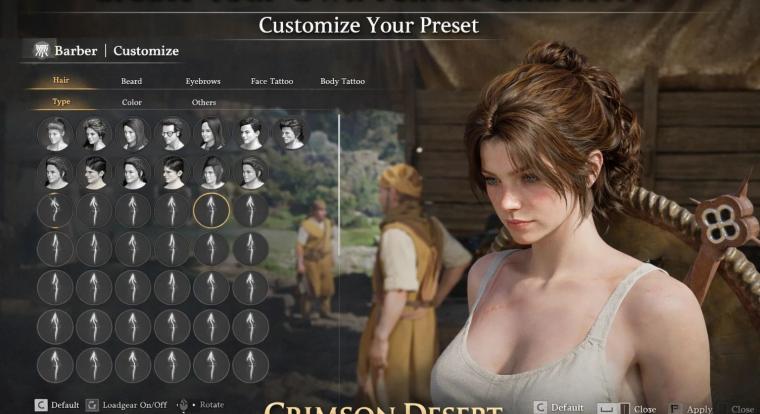Open the Others hair sub-tab
The image size is (760, 414).
coord(203,102)
